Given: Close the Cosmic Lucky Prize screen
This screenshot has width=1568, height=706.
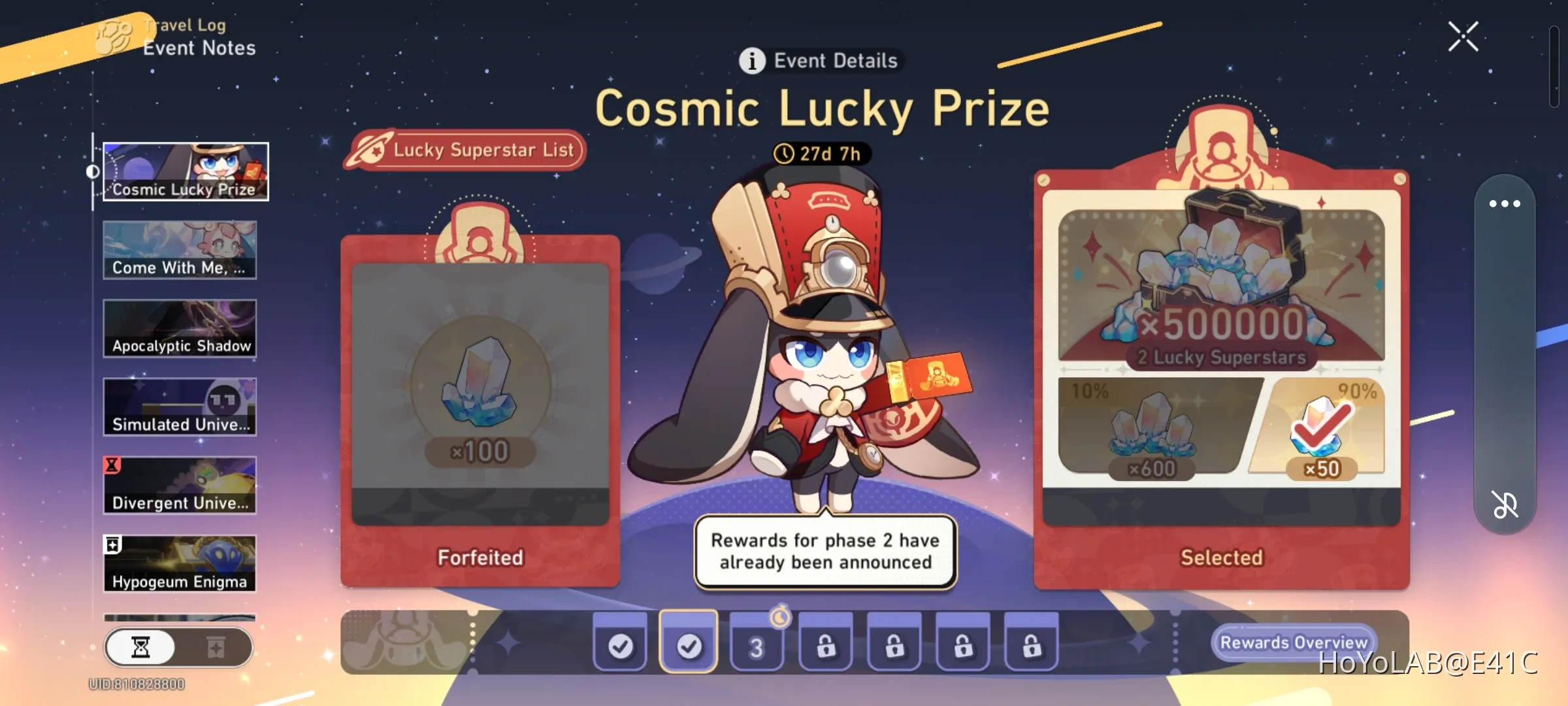Looking at the screenshot, I should [1463, 37].
